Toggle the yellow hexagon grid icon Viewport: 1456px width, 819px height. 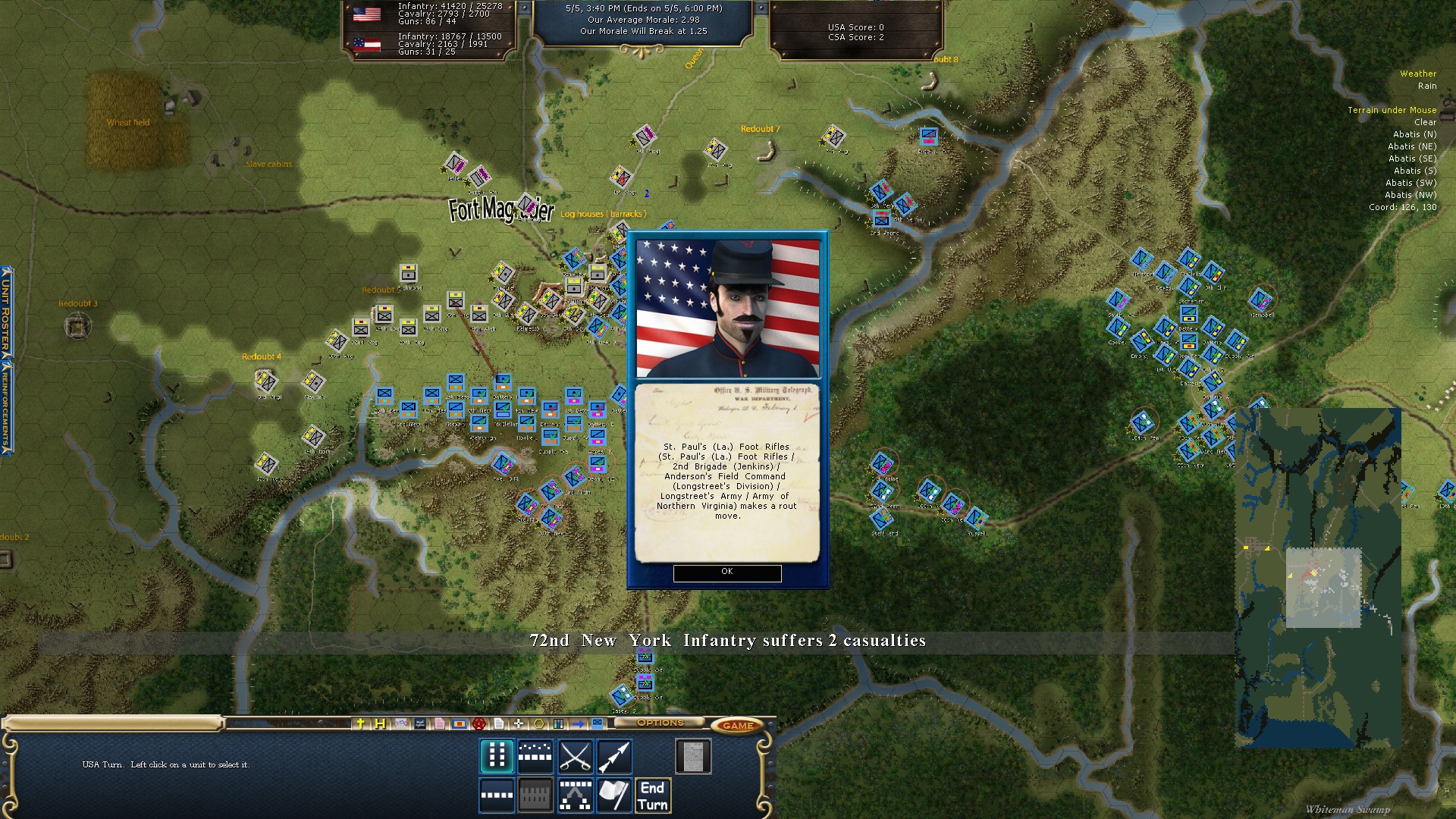coord(538,723)
